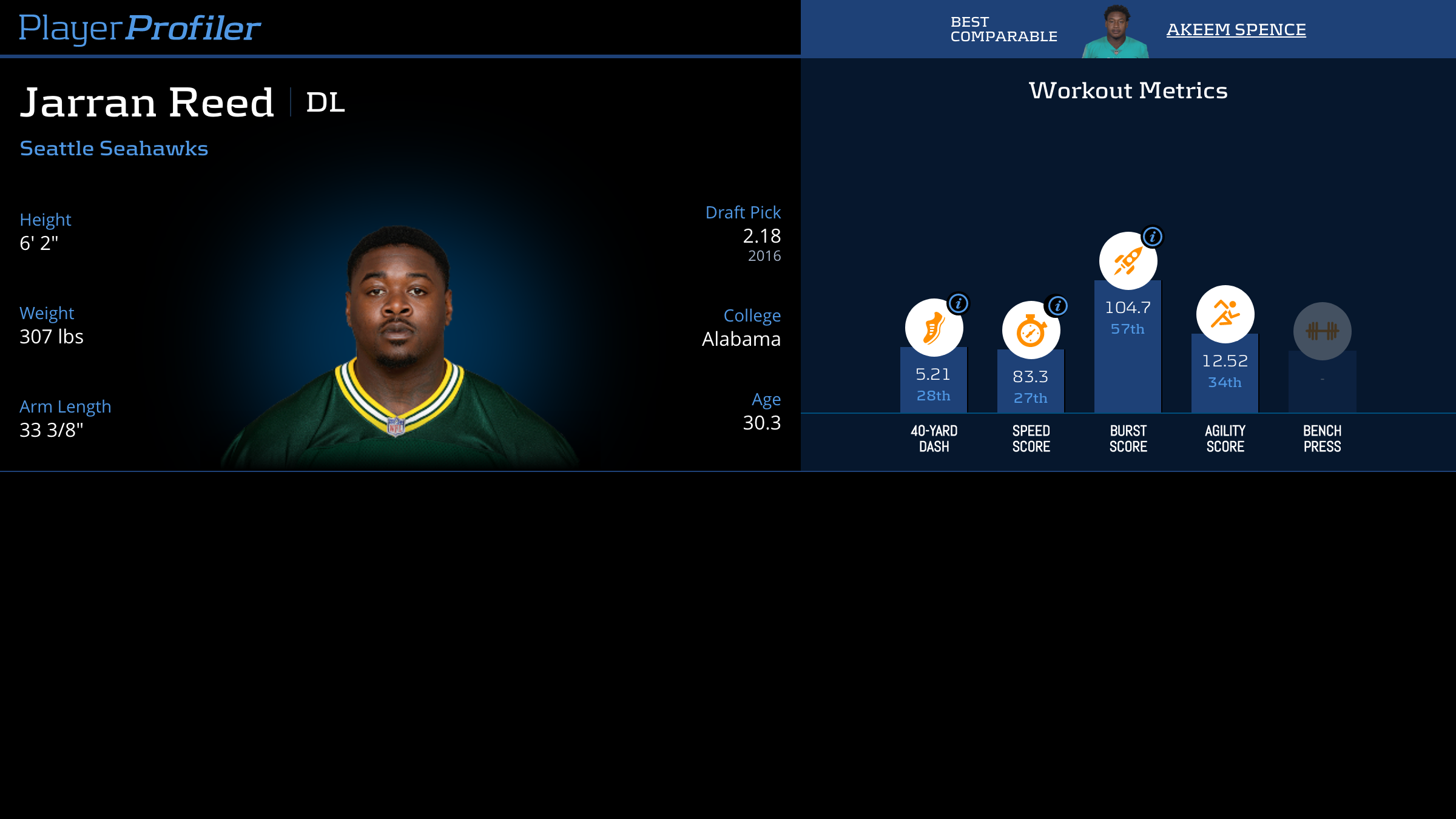Open Akeem Spence's player profile link

1236,29
